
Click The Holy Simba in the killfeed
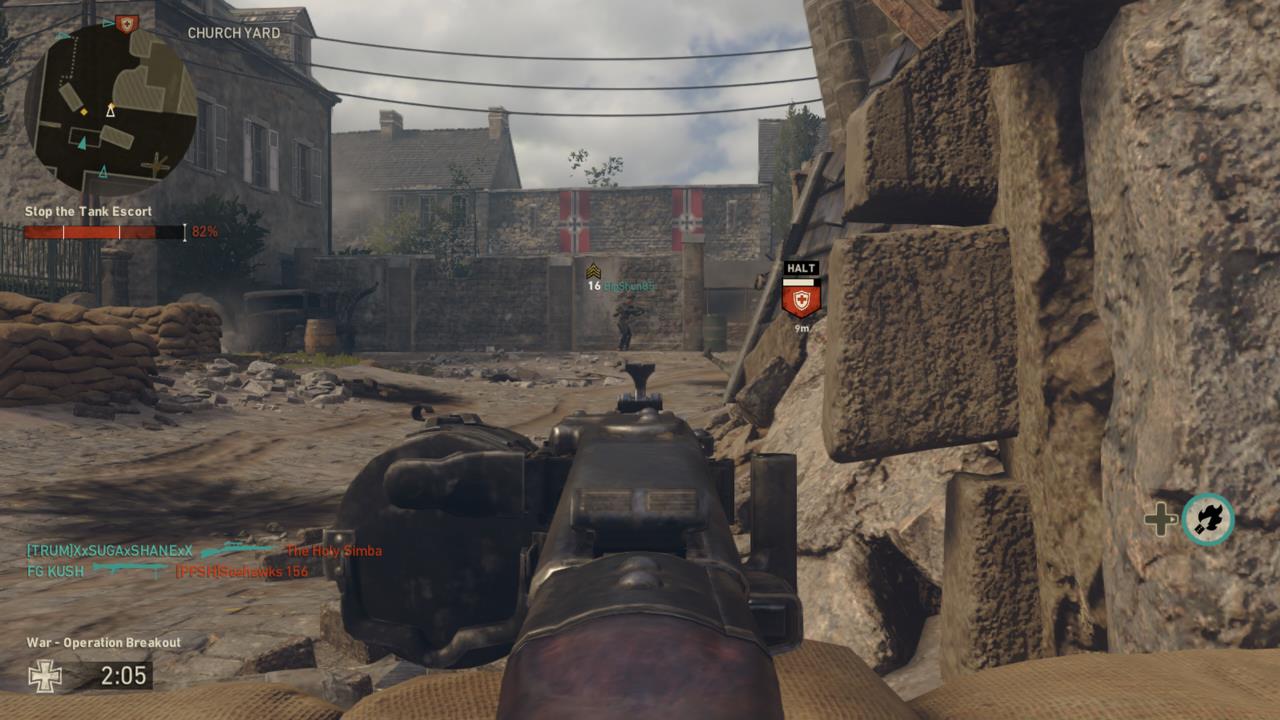tap(334, 549)
